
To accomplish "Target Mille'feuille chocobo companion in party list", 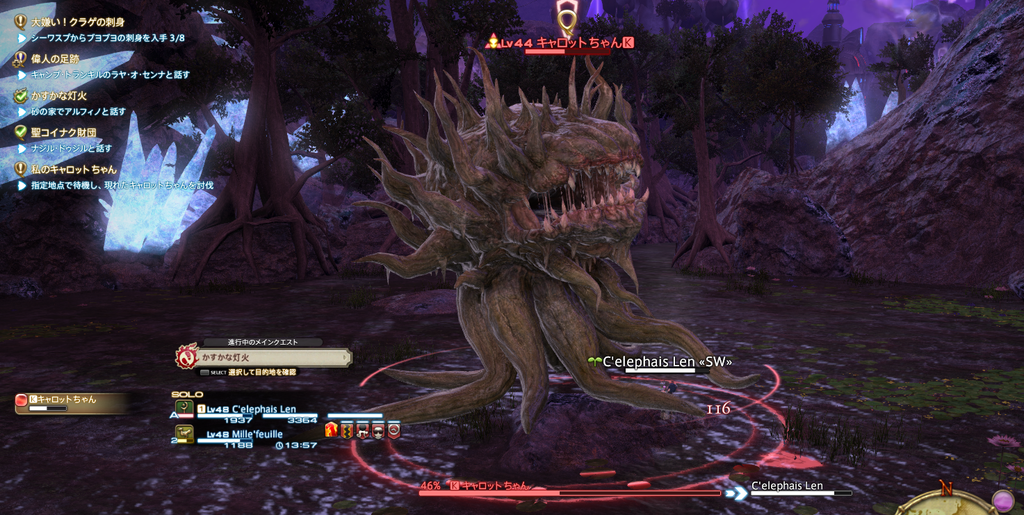I will (x=244, y=434).
